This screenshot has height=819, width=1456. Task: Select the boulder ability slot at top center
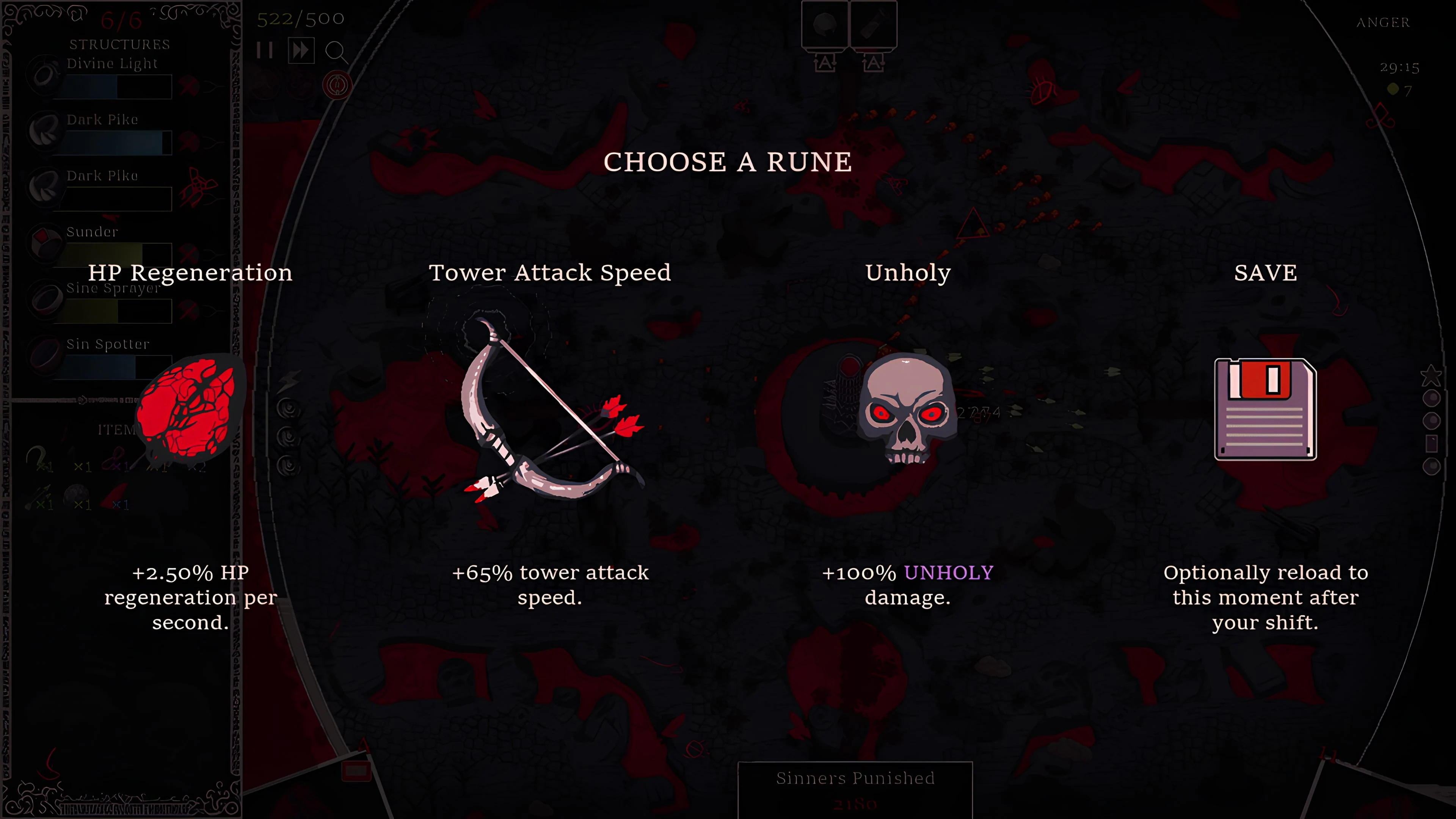coord(826,24)
